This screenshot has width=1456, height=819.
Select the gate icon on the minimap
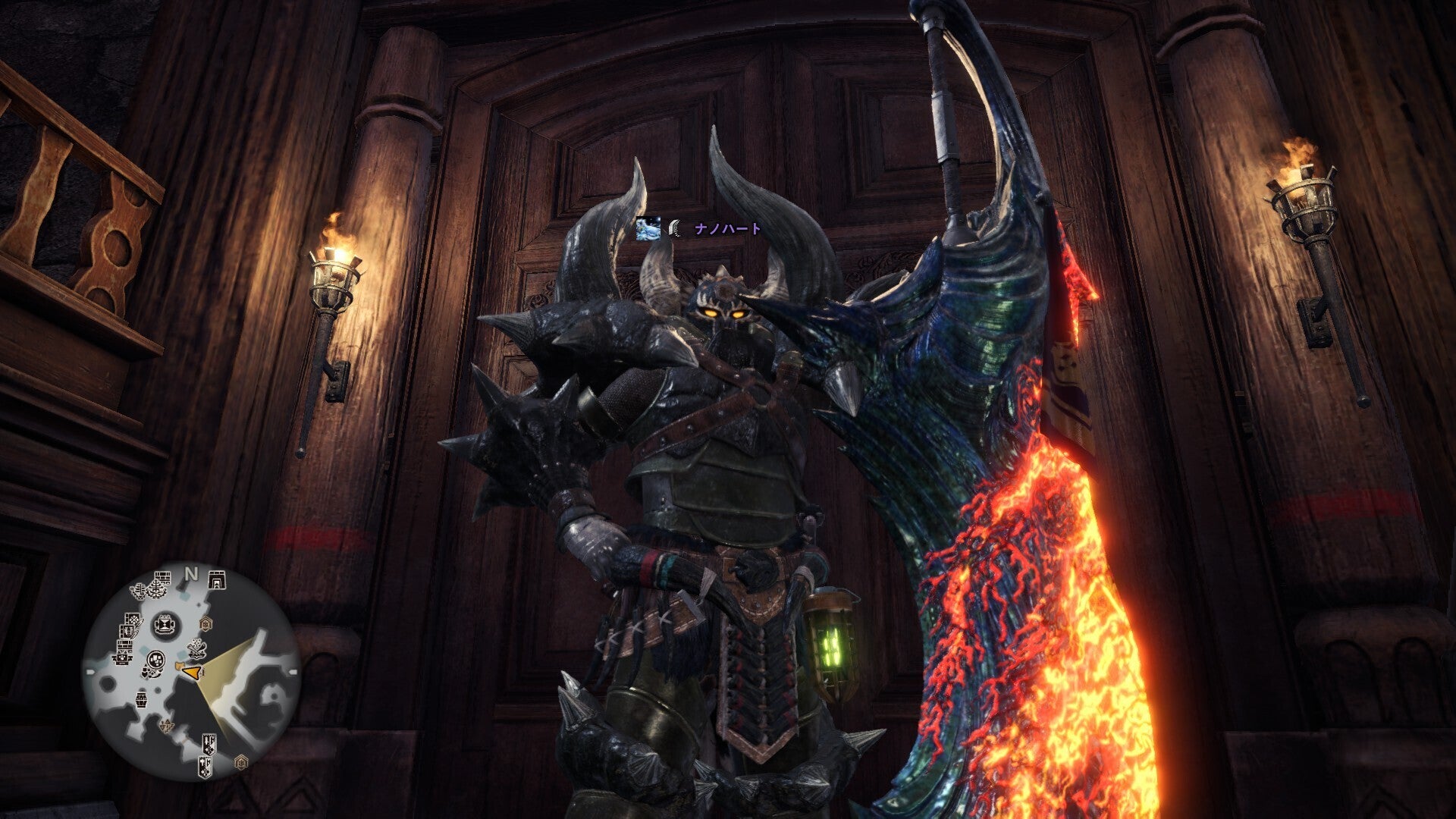tap(216, 579)
